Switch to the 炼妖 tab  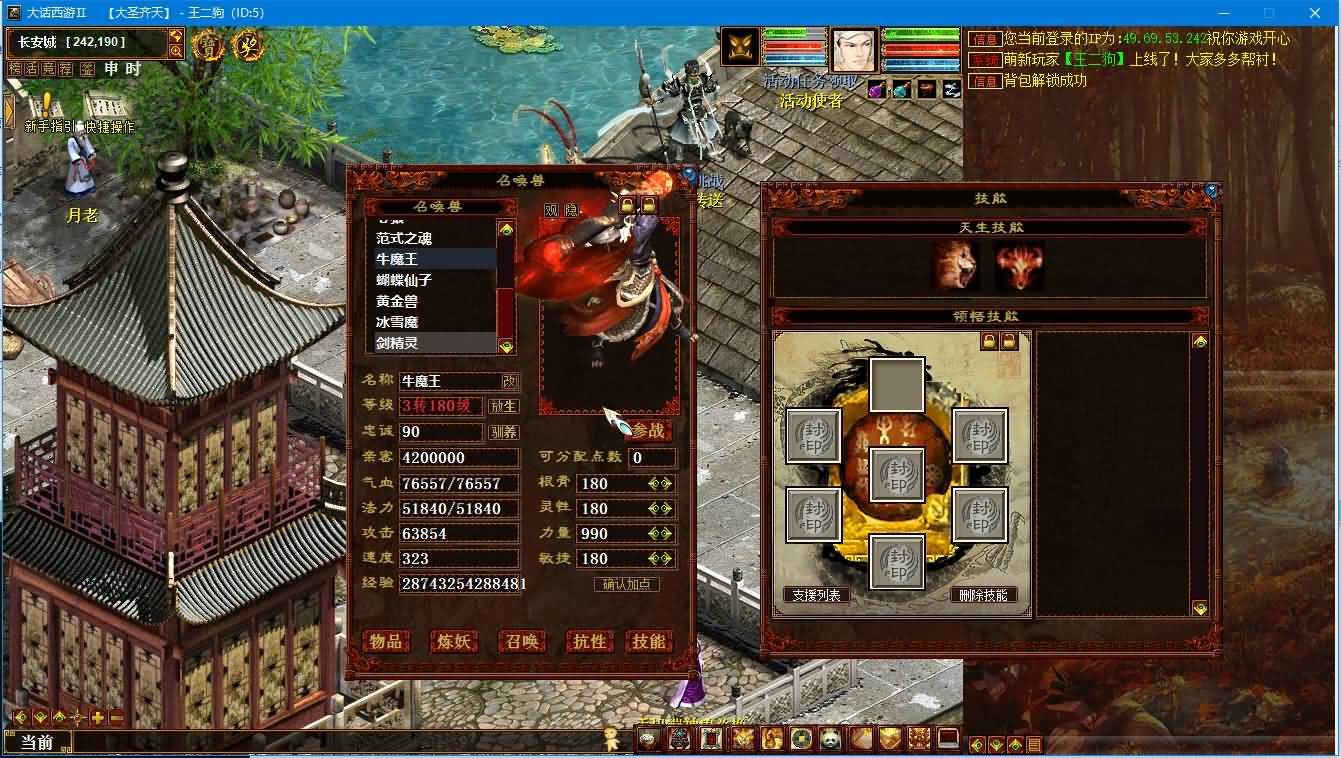click(453, 642)
